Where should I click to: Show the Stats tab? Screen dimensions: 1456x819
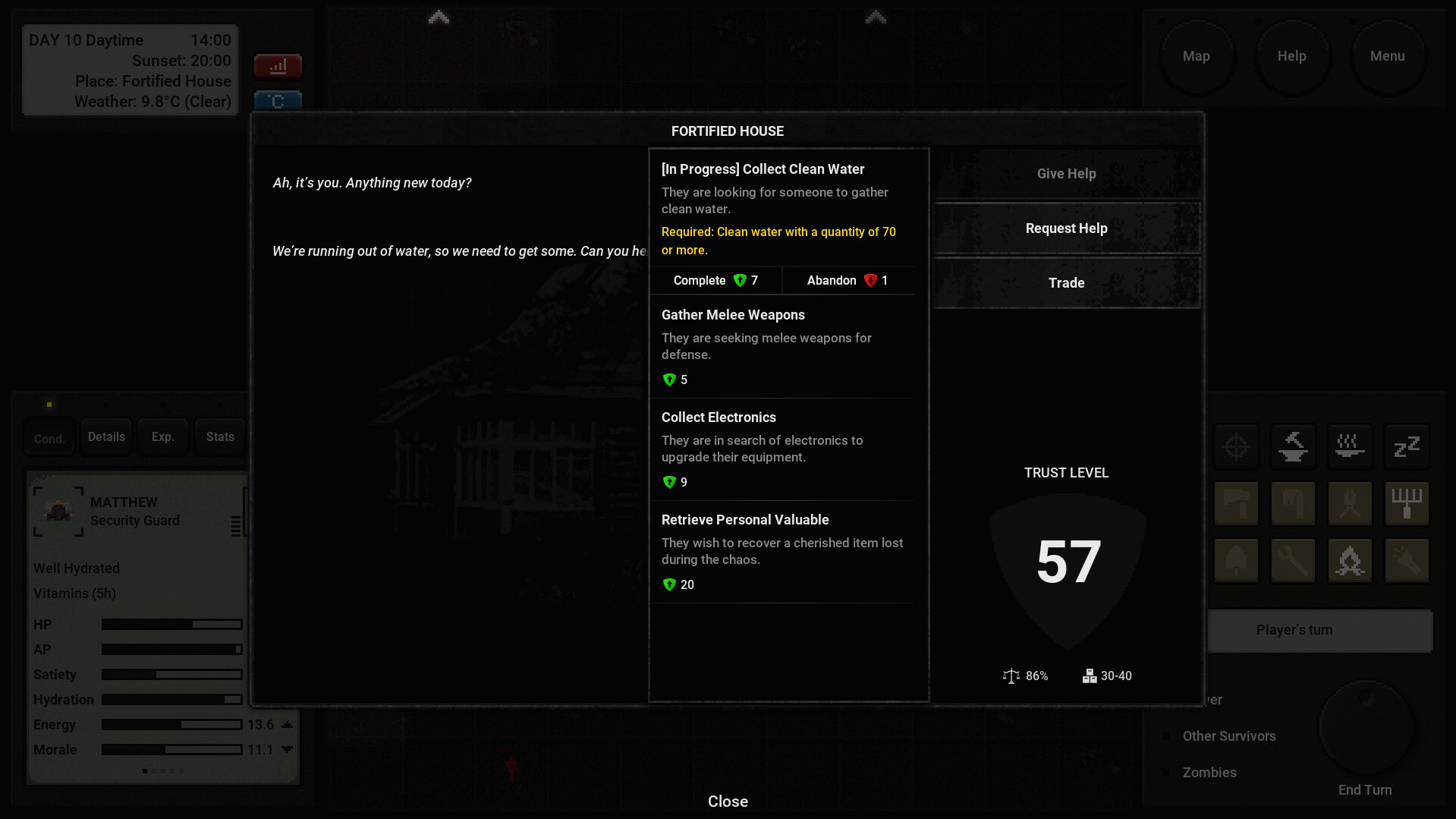pos(220,437)
